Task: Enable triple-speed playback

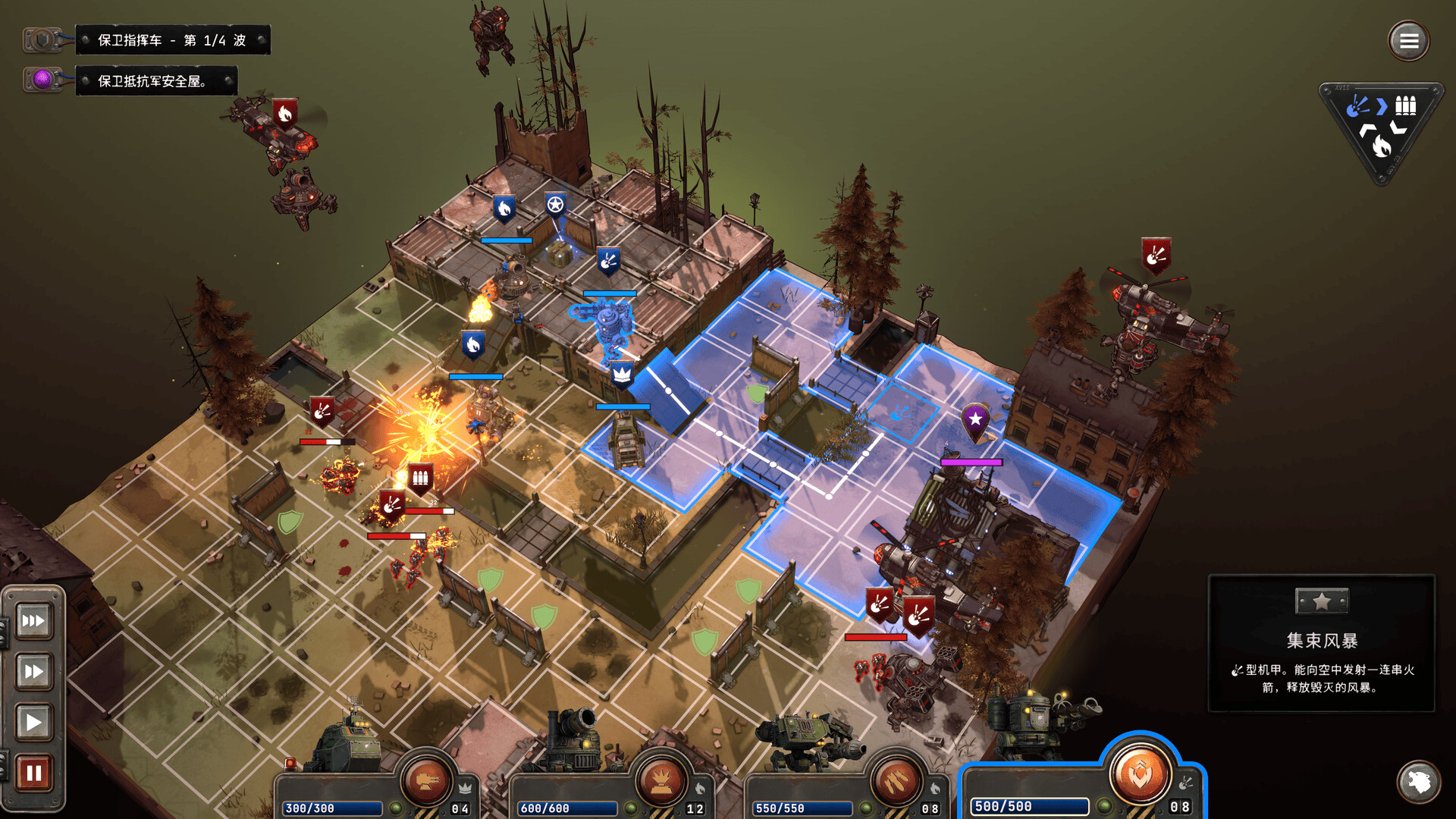Action: pyautogui.click(x=33, y=620)
